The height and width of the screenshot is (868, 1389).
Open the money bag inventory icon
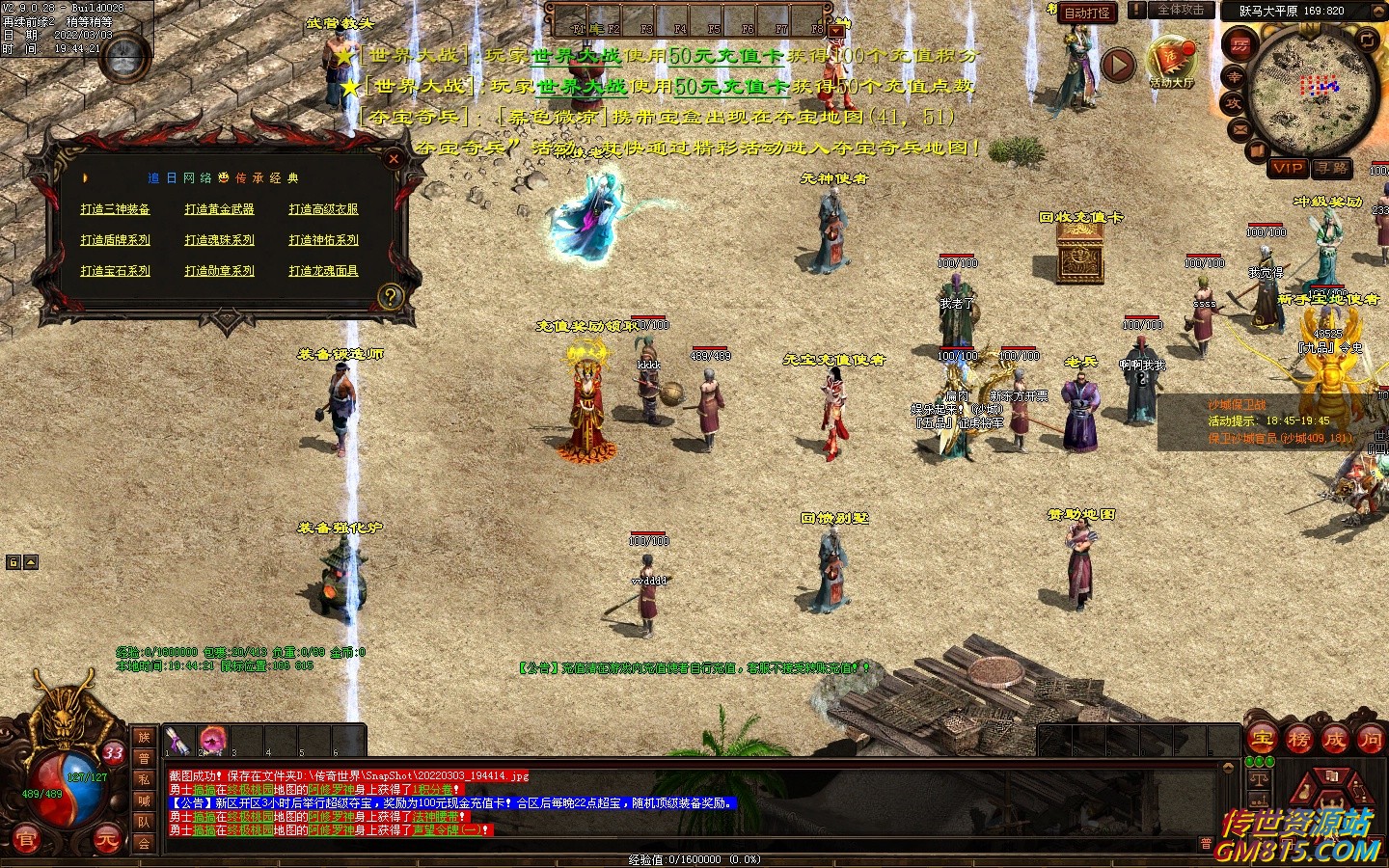tap(1304, 789)
